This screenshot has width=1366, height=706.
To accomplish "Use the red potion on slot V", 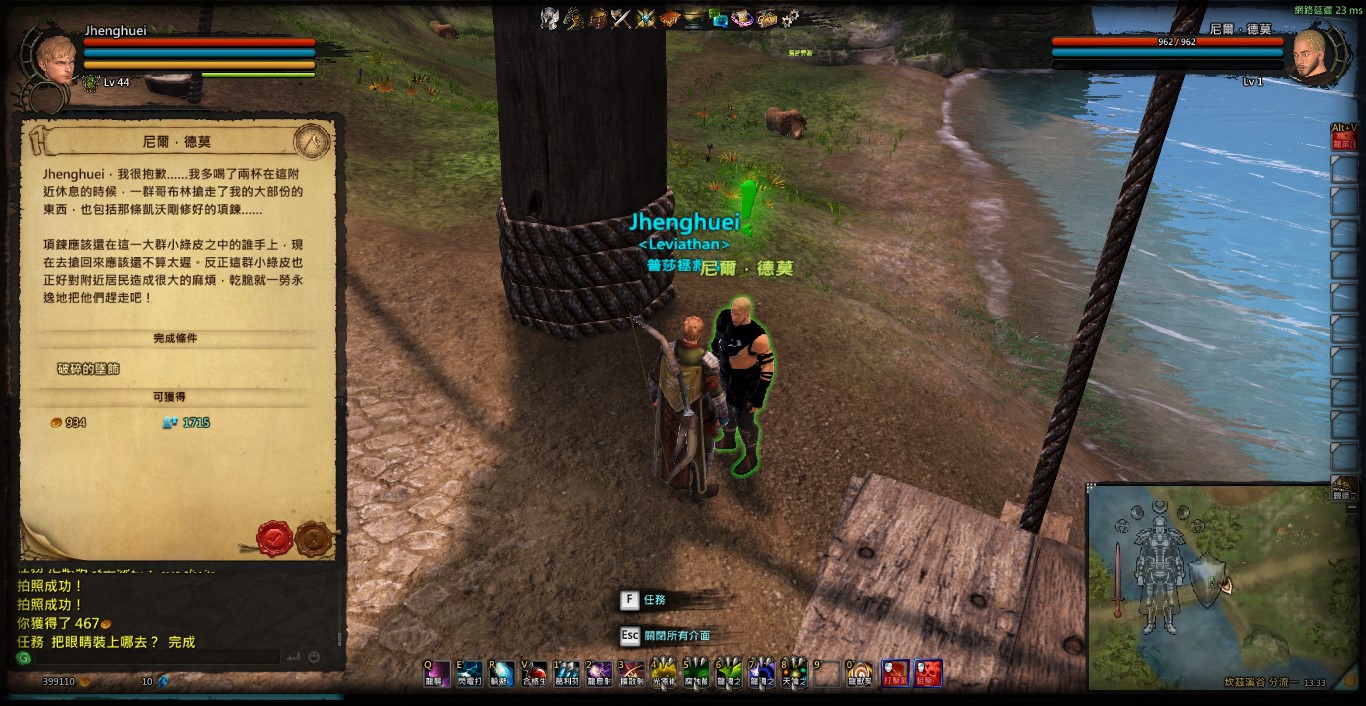I will [x=533, y=673].
